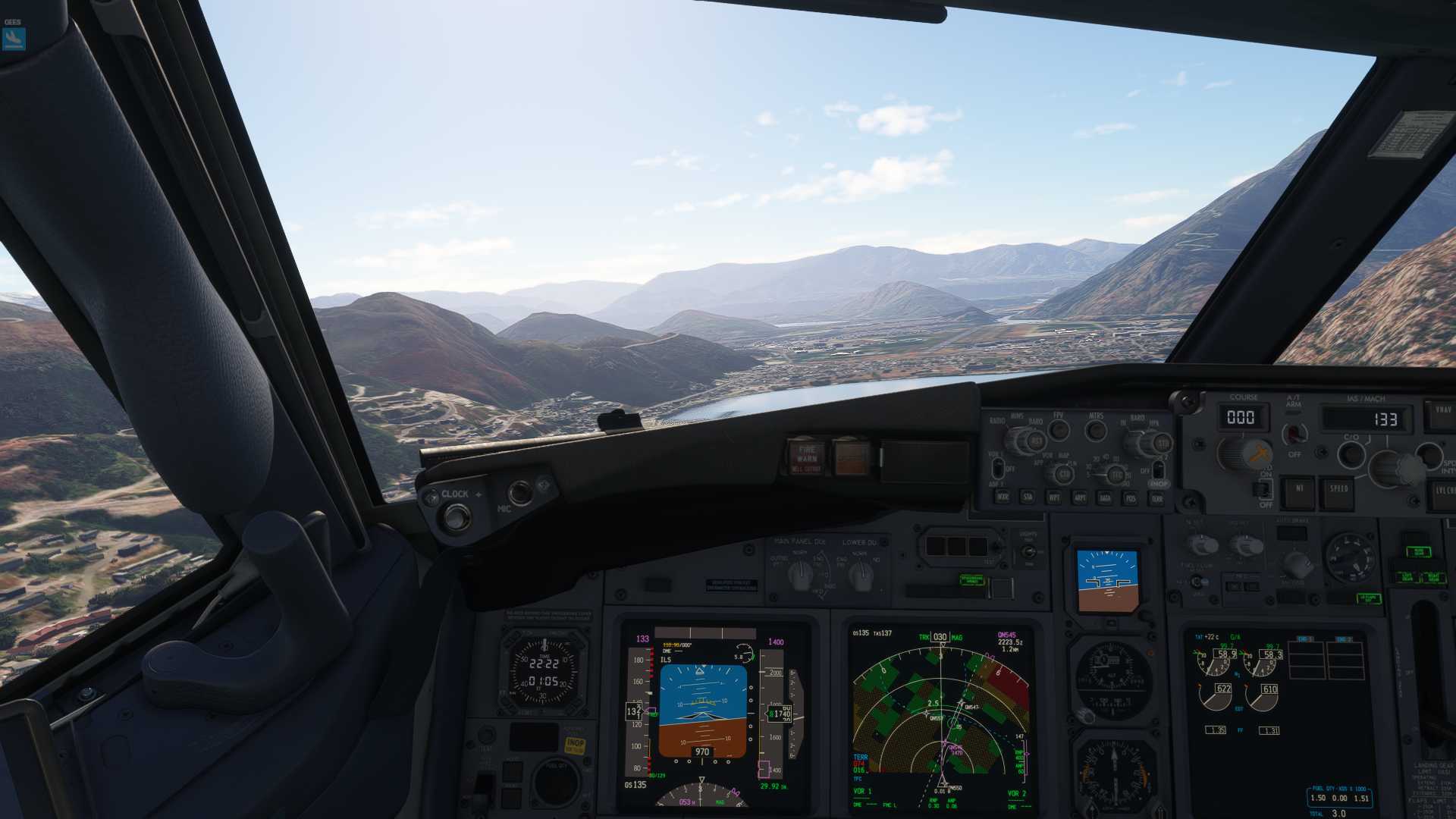1456x819 pixels.
Task: Activate weather radar with the WXR button
Action: tap(1004, 496)
